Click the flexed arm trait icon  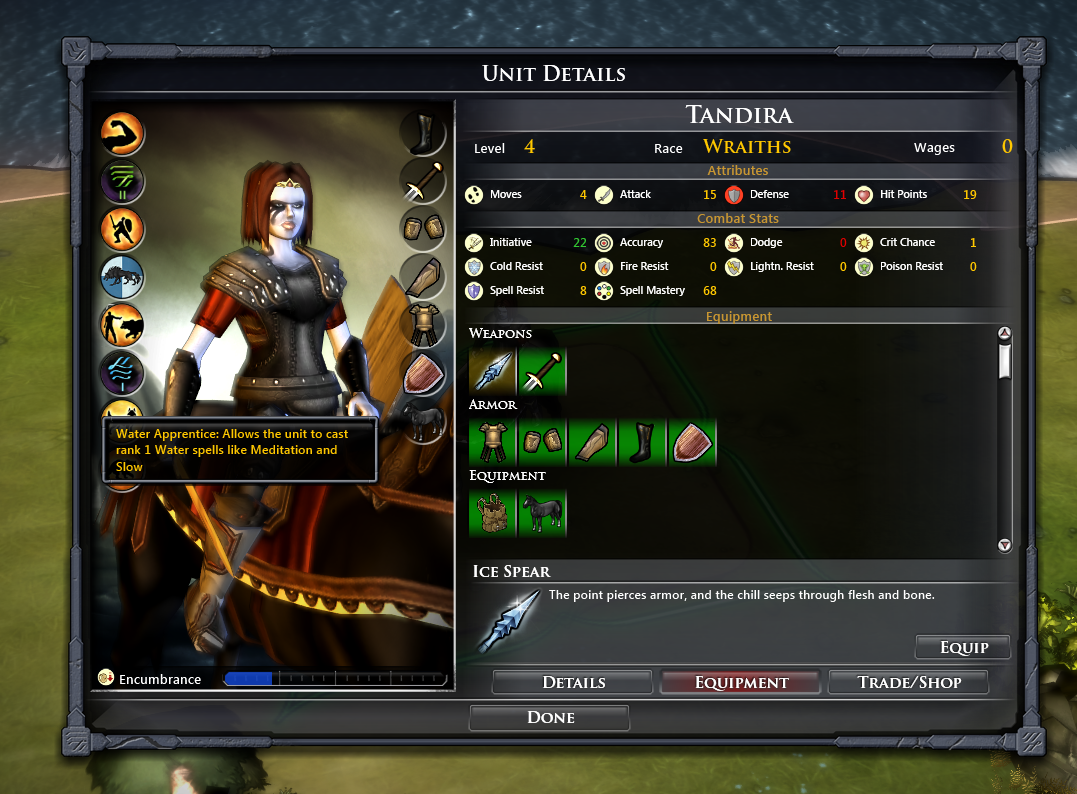[123, 134]
